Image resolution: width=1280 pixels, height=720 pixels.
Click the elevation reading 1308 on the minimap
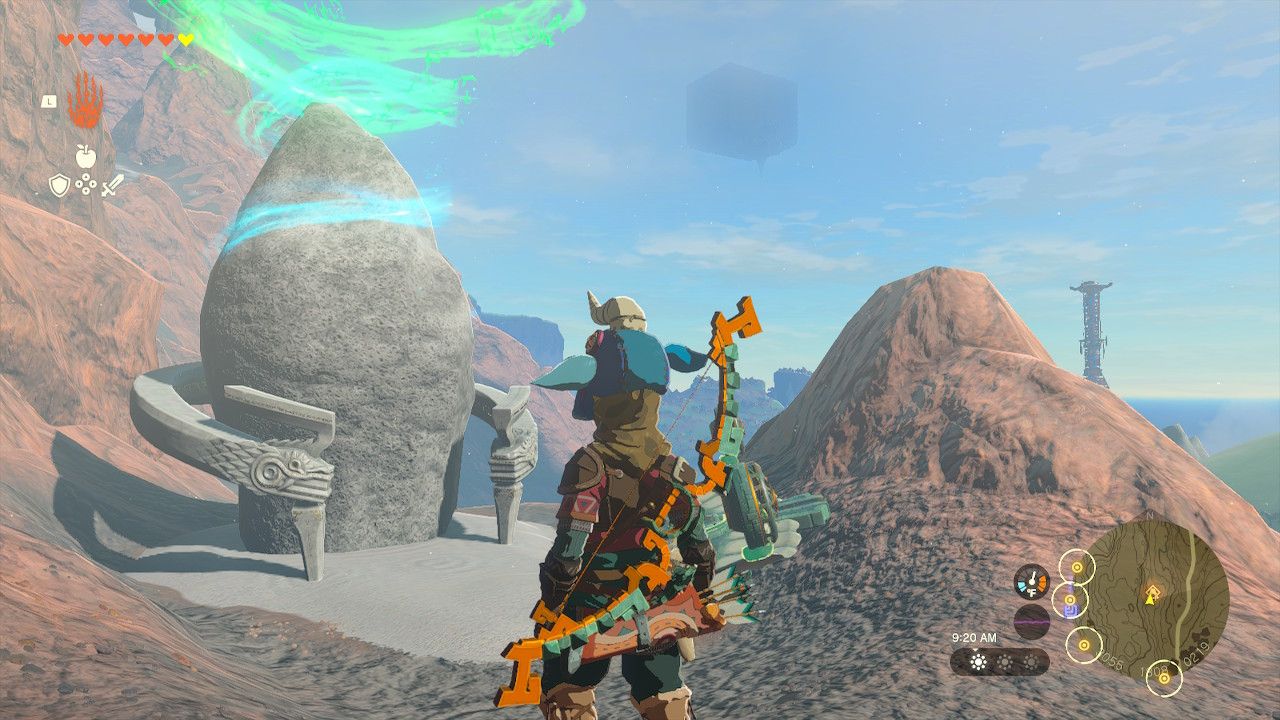[x=1153, y=670]
